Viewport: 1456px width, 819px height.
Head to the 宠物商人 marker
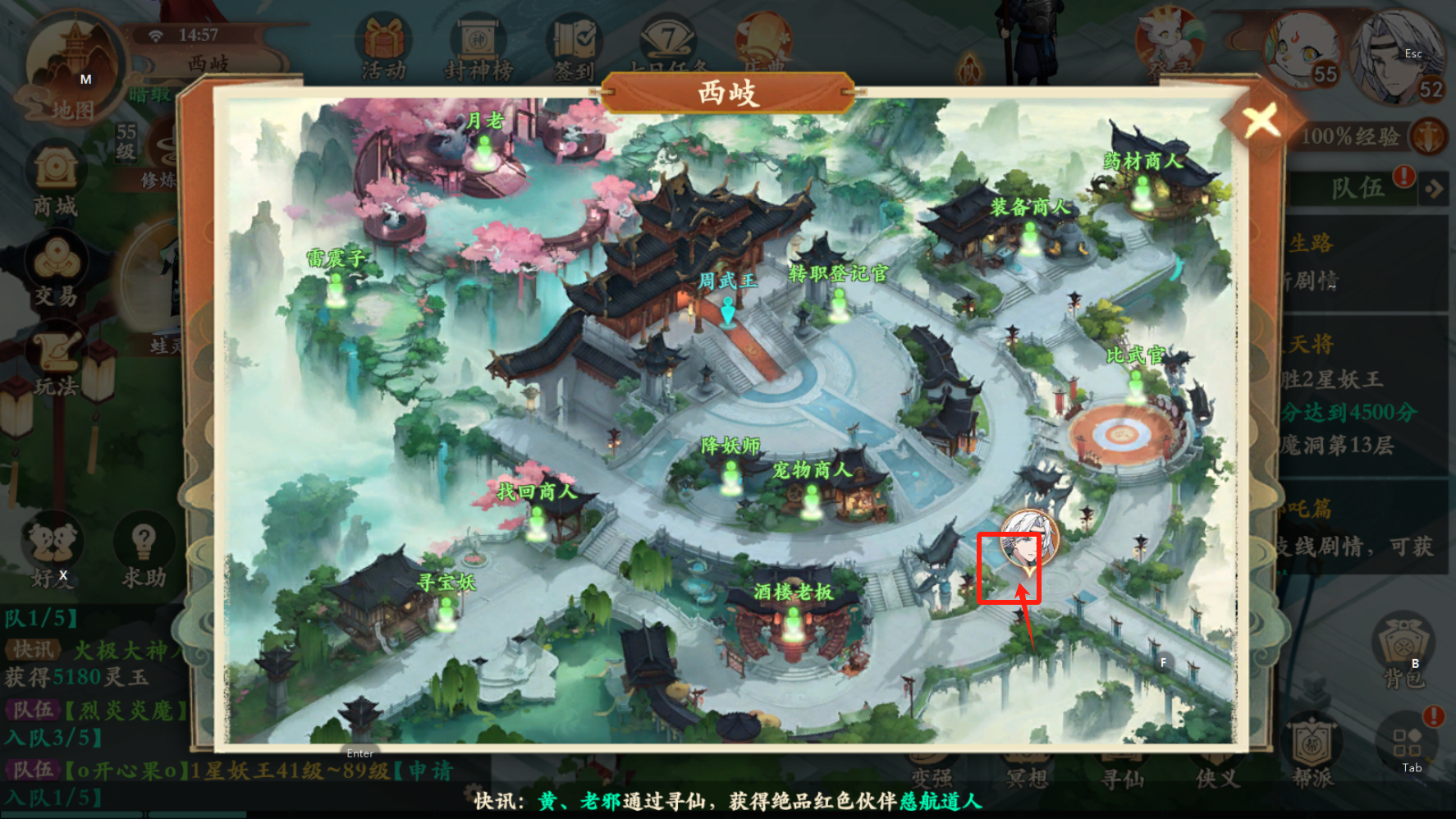pos(811,500)
